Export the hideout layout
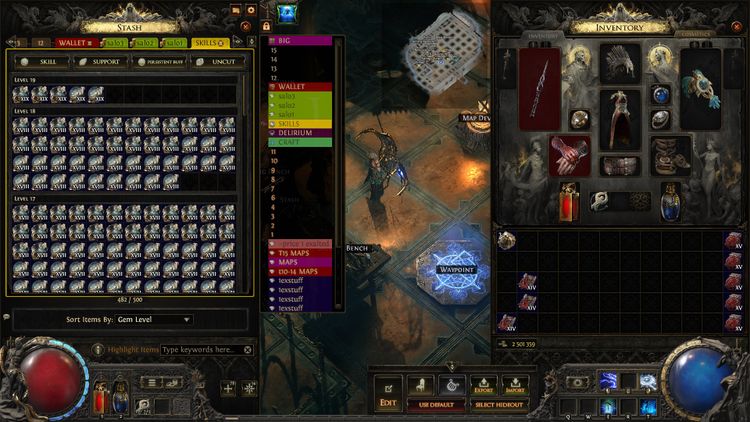Viewport: 750px width, 422px height. [x=483, y=385]
